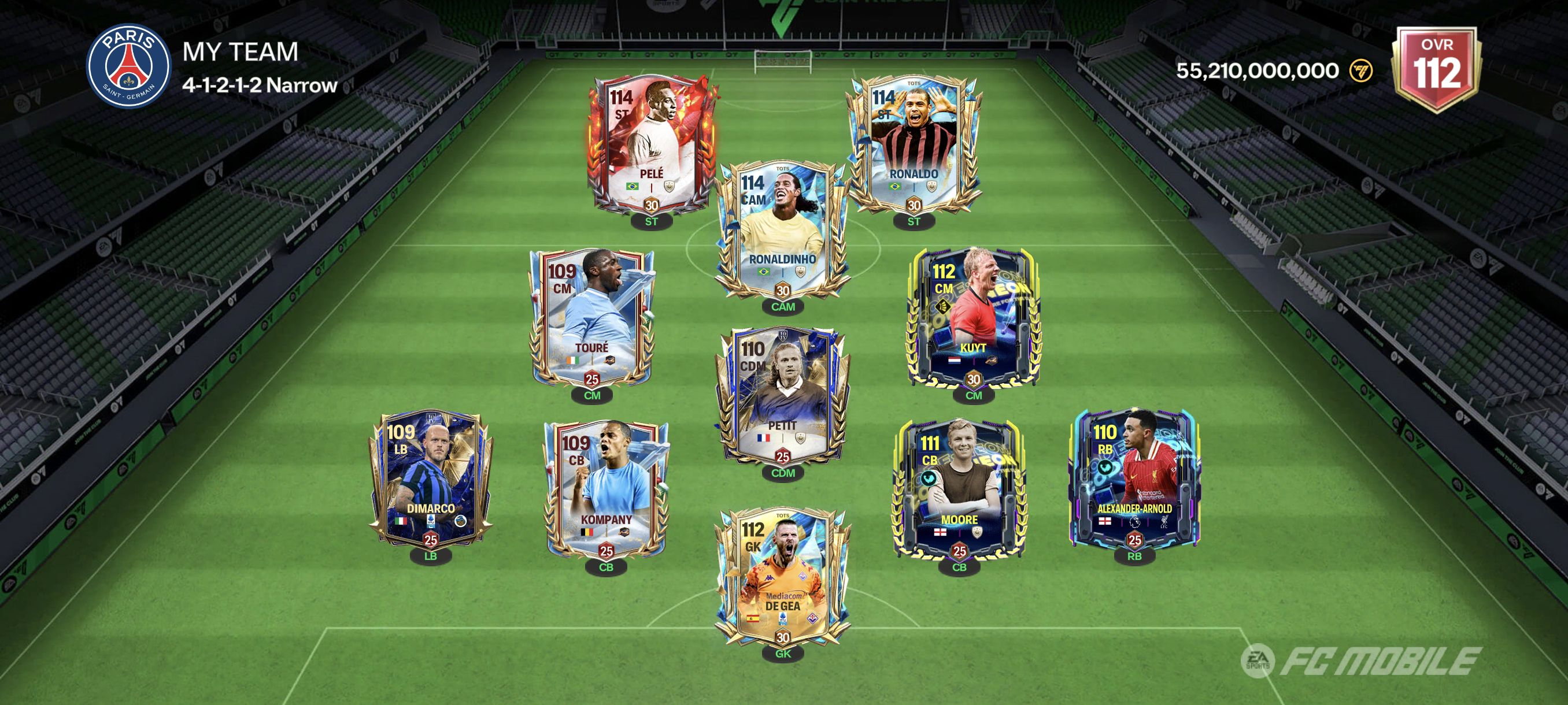Click the Paris Saint-Germain club crest
Viewport: 1568px width, 705px height.
128,66
